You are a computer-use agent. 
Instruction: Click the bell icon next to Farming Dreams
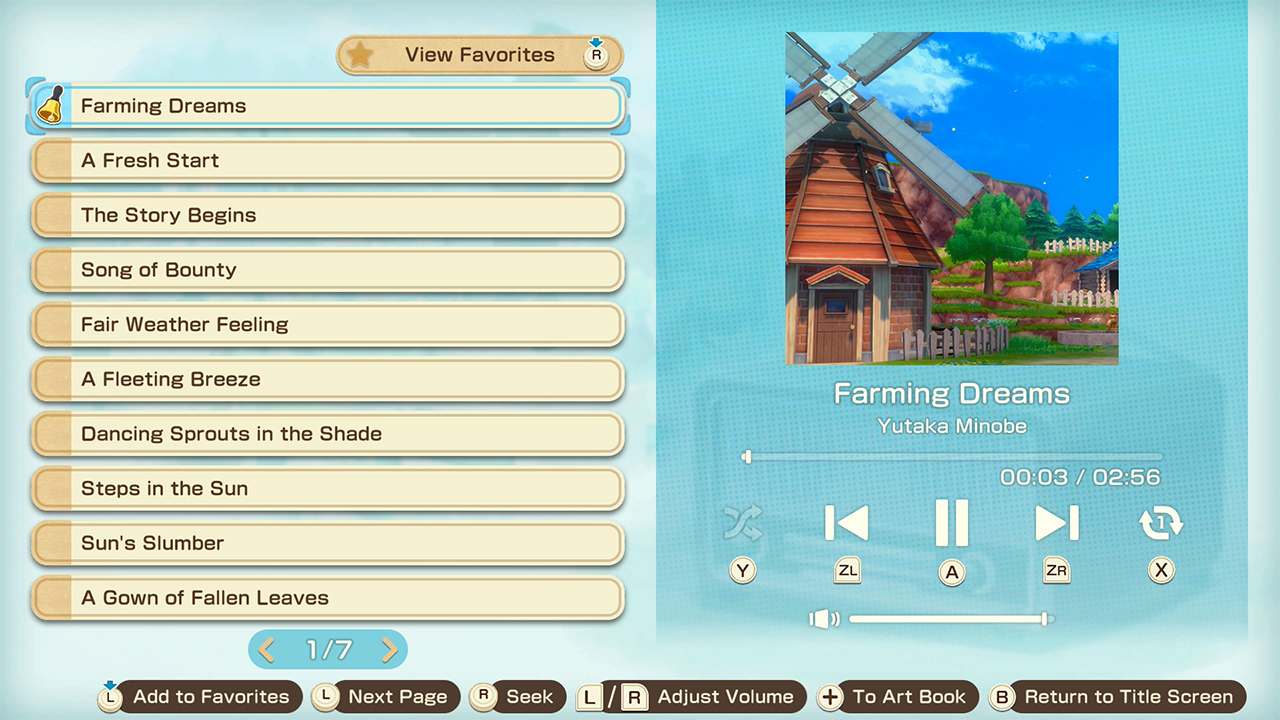pyautogui.click(x=51, y=105)
